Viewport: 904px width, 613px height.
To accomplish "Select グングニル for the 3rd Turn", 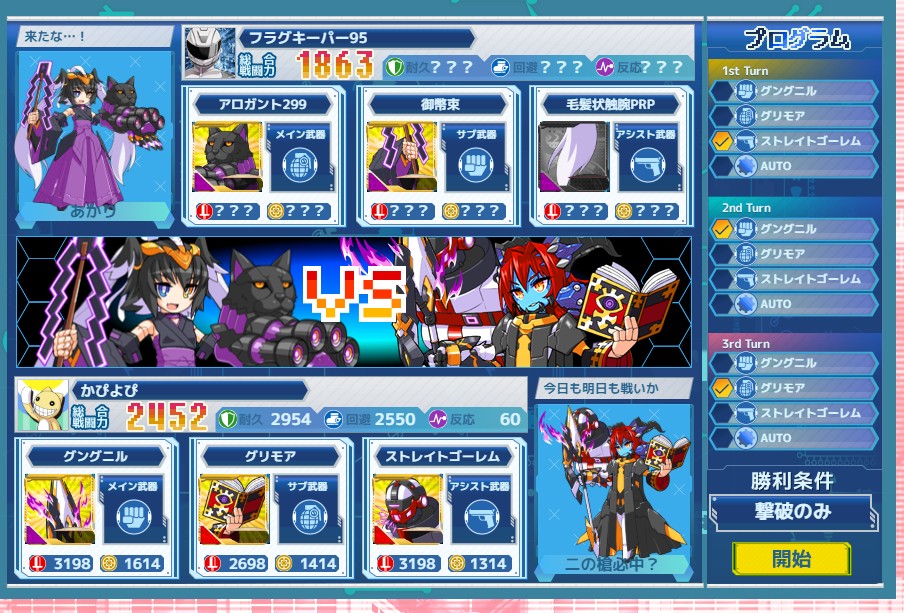I will (x=795, y=363).
